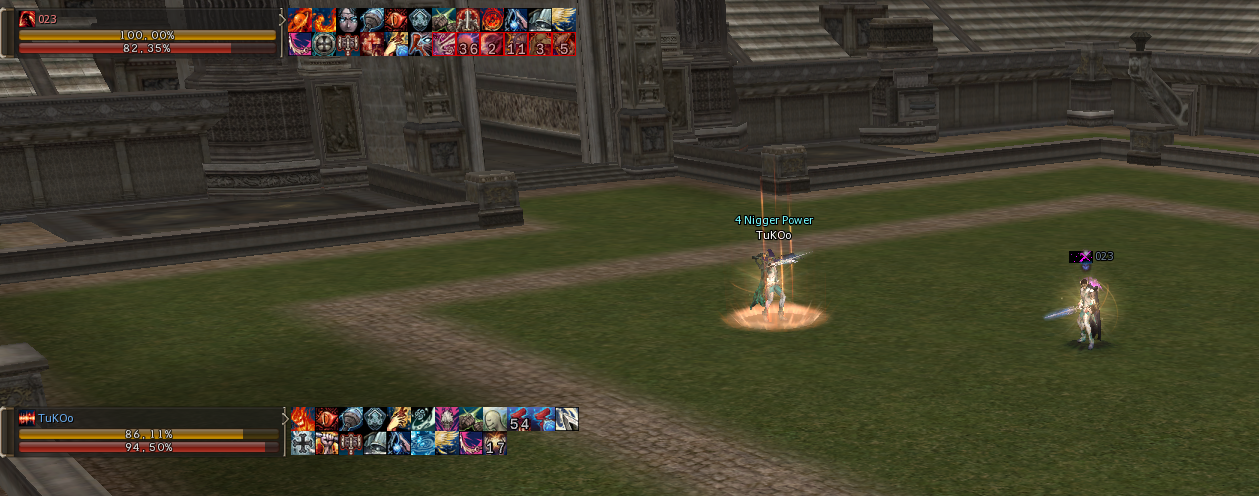The height and width of the screenshot is (496, 1259).
Task: Click the white wing buff on TuKOo's top row
Action: click(567, 420)
